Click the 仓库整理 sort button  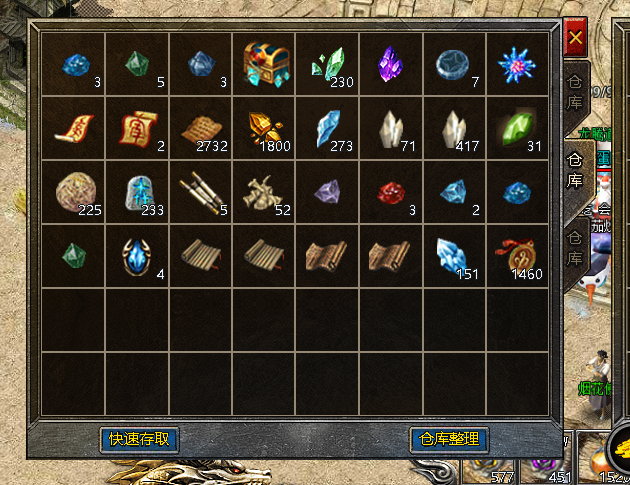point(449,439)
